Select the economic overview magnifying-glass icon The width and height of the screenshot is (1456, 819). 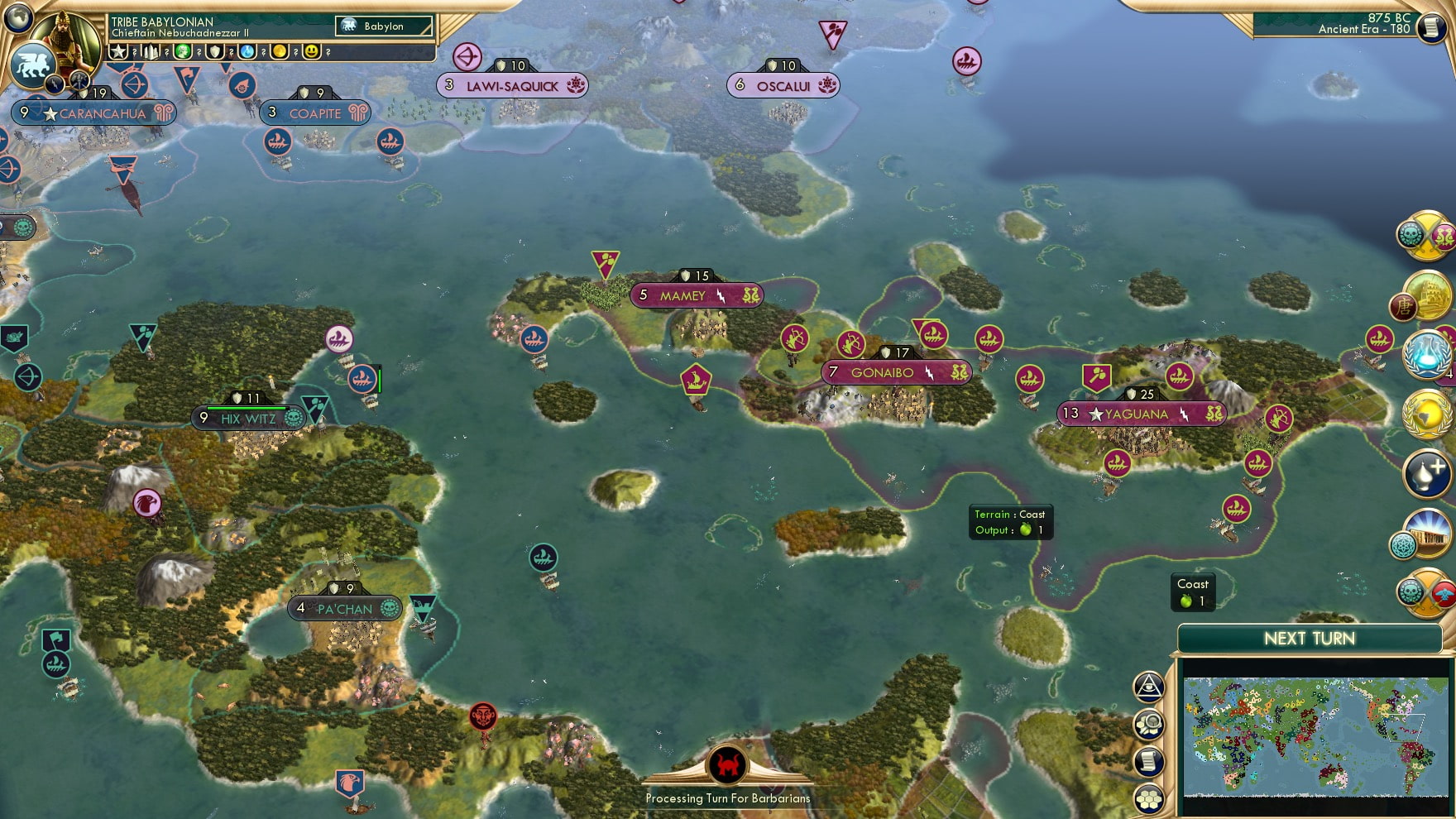click(x=1148, y=724)
